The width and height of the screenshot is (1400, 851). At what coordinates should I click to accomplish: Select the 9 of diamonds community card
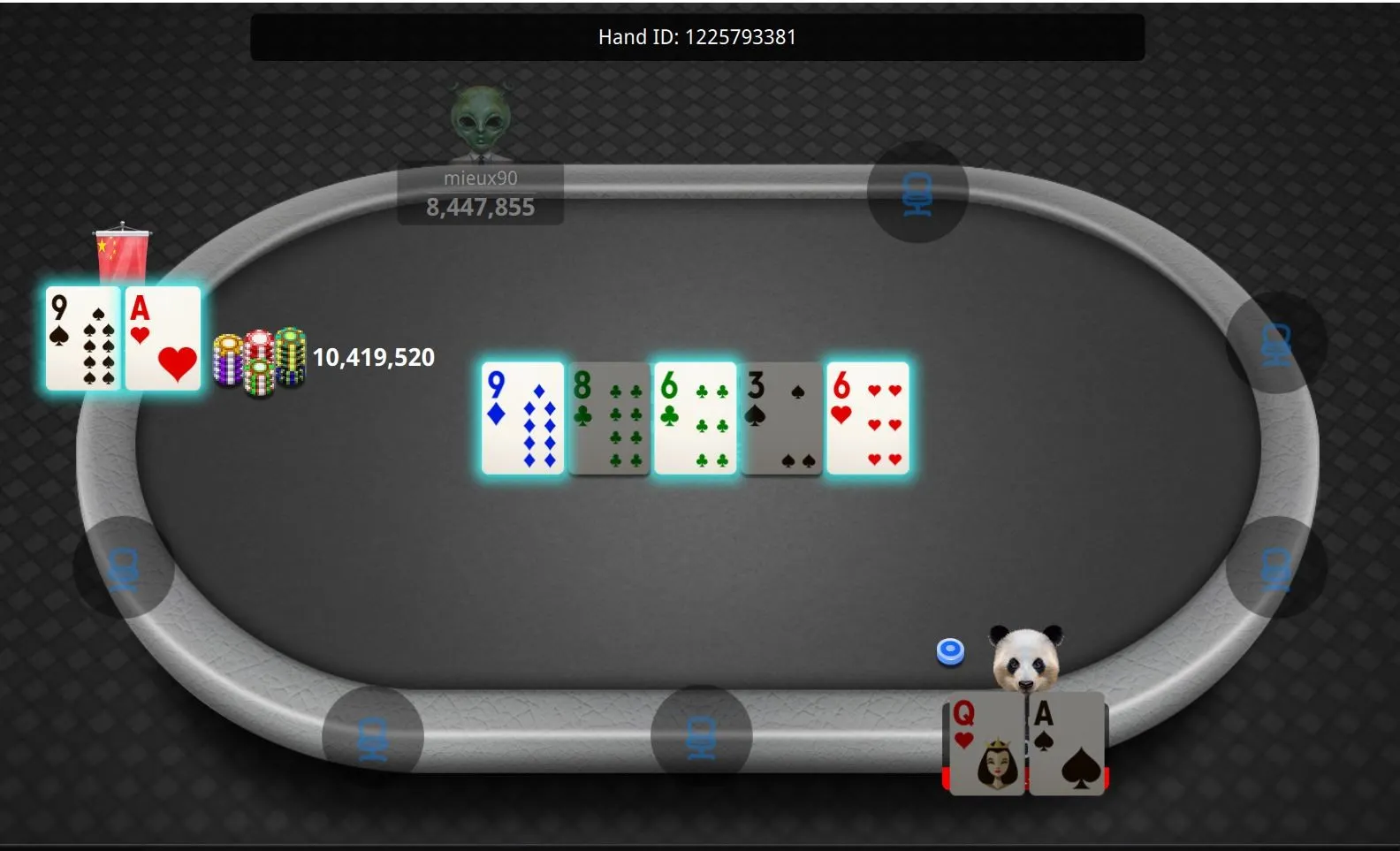point(523,418)
